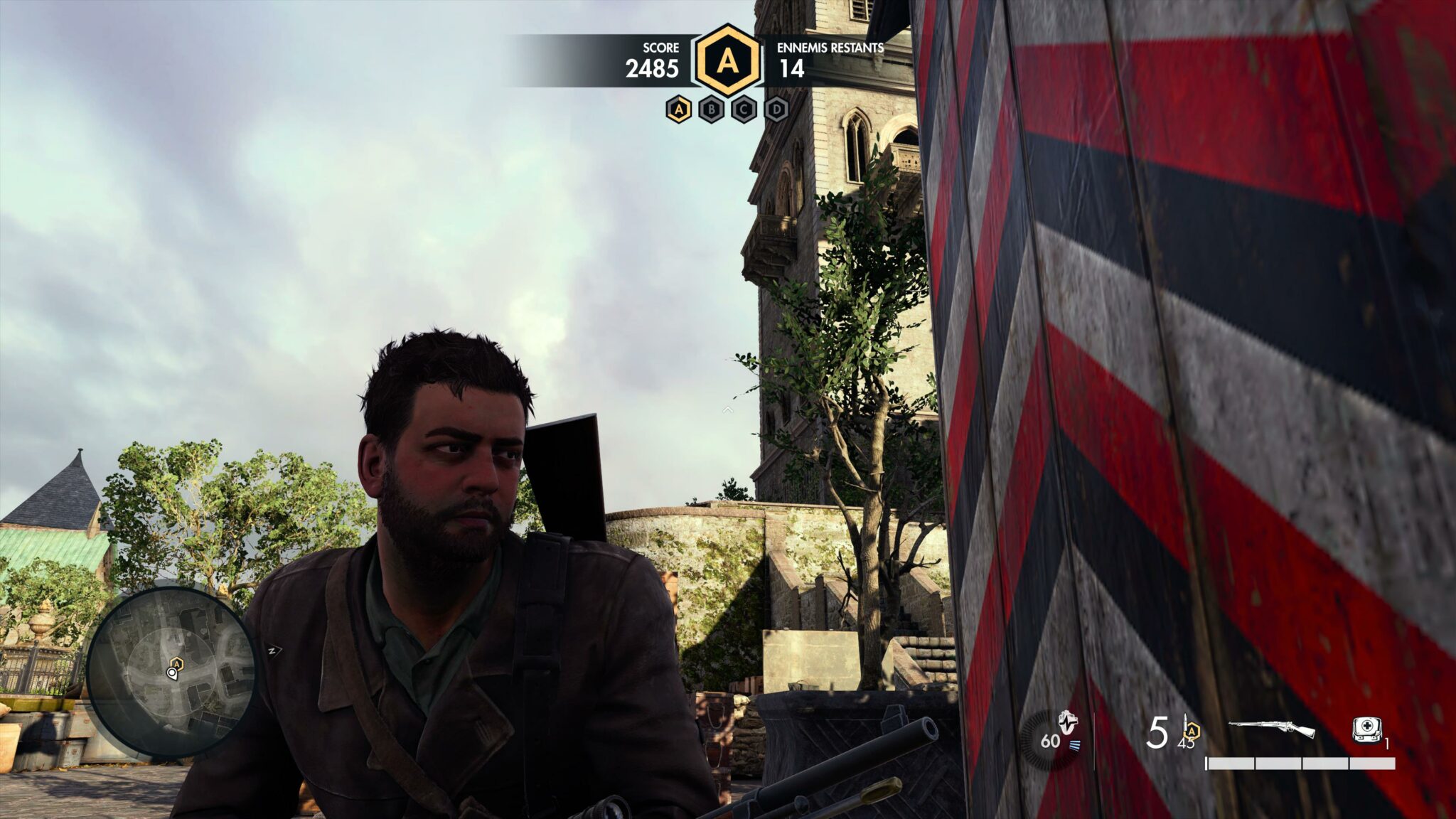Screen dimensions: 1456x819
Task: Select the rifle weapon icon
Action: 1271,729
